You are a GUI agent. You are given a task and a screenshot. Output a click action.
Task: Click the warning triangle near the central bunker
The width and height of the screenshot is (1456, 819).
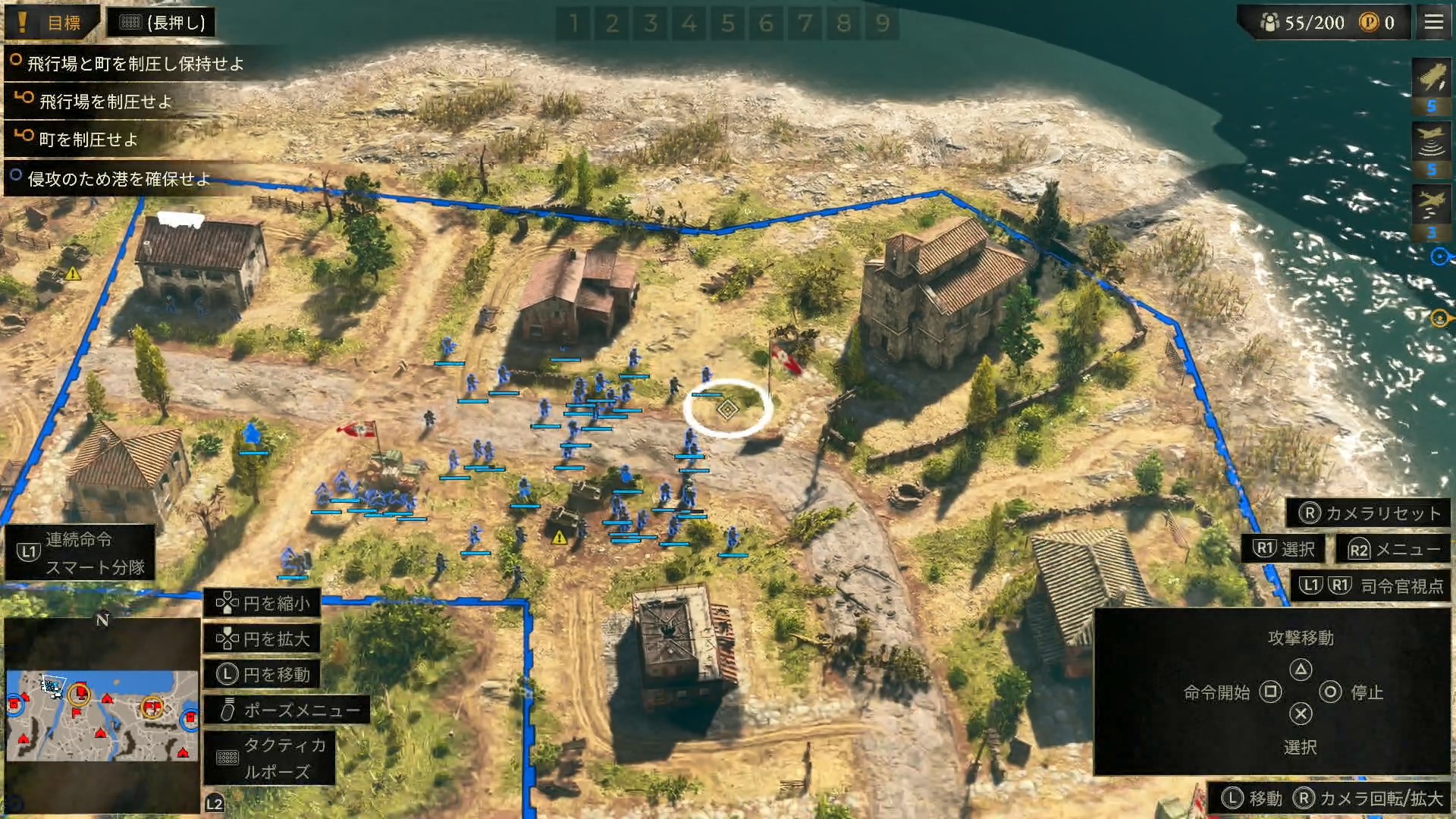pos(559,536)
